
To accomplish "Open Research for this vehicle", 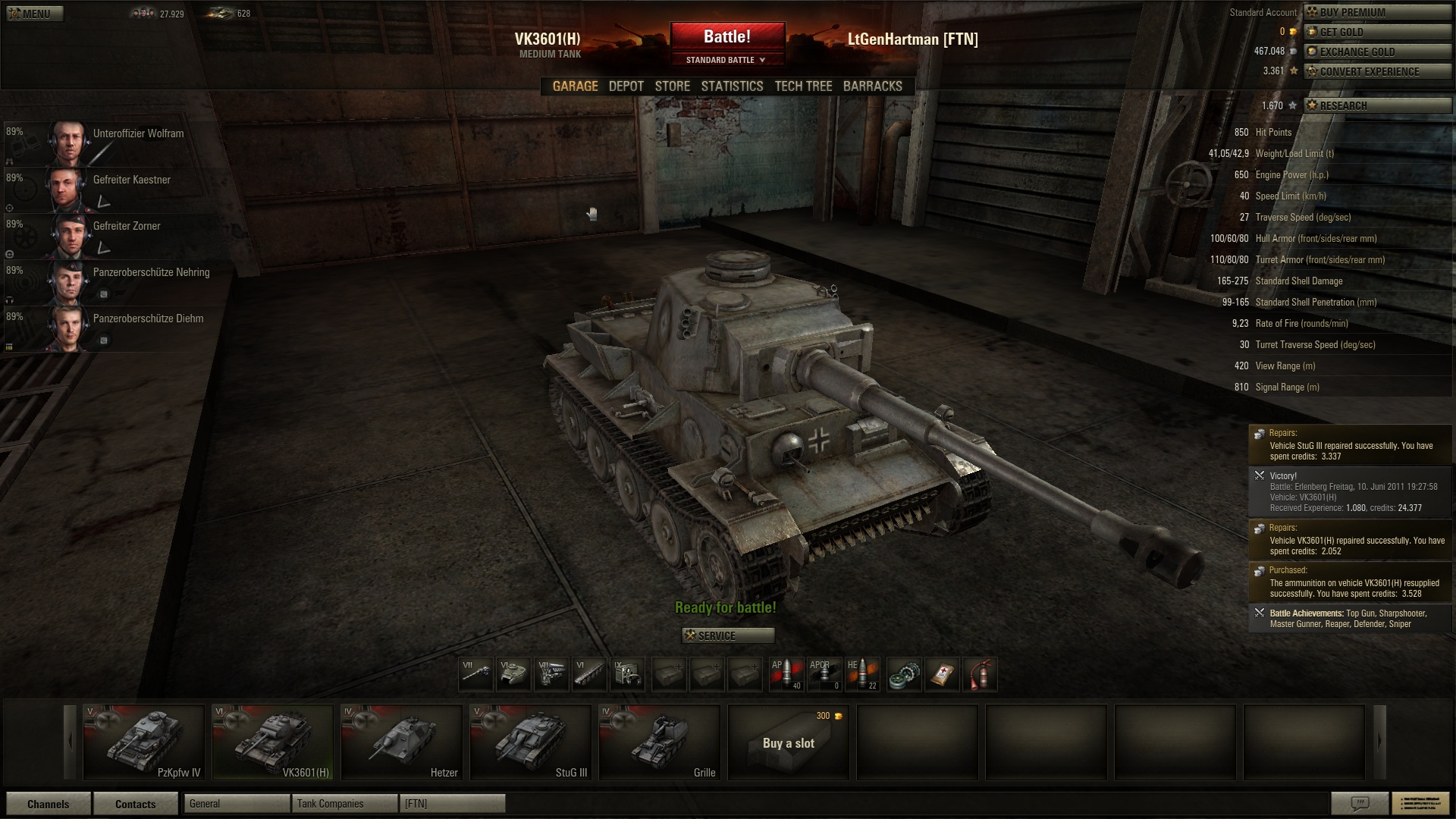I will pos(1376,105).
